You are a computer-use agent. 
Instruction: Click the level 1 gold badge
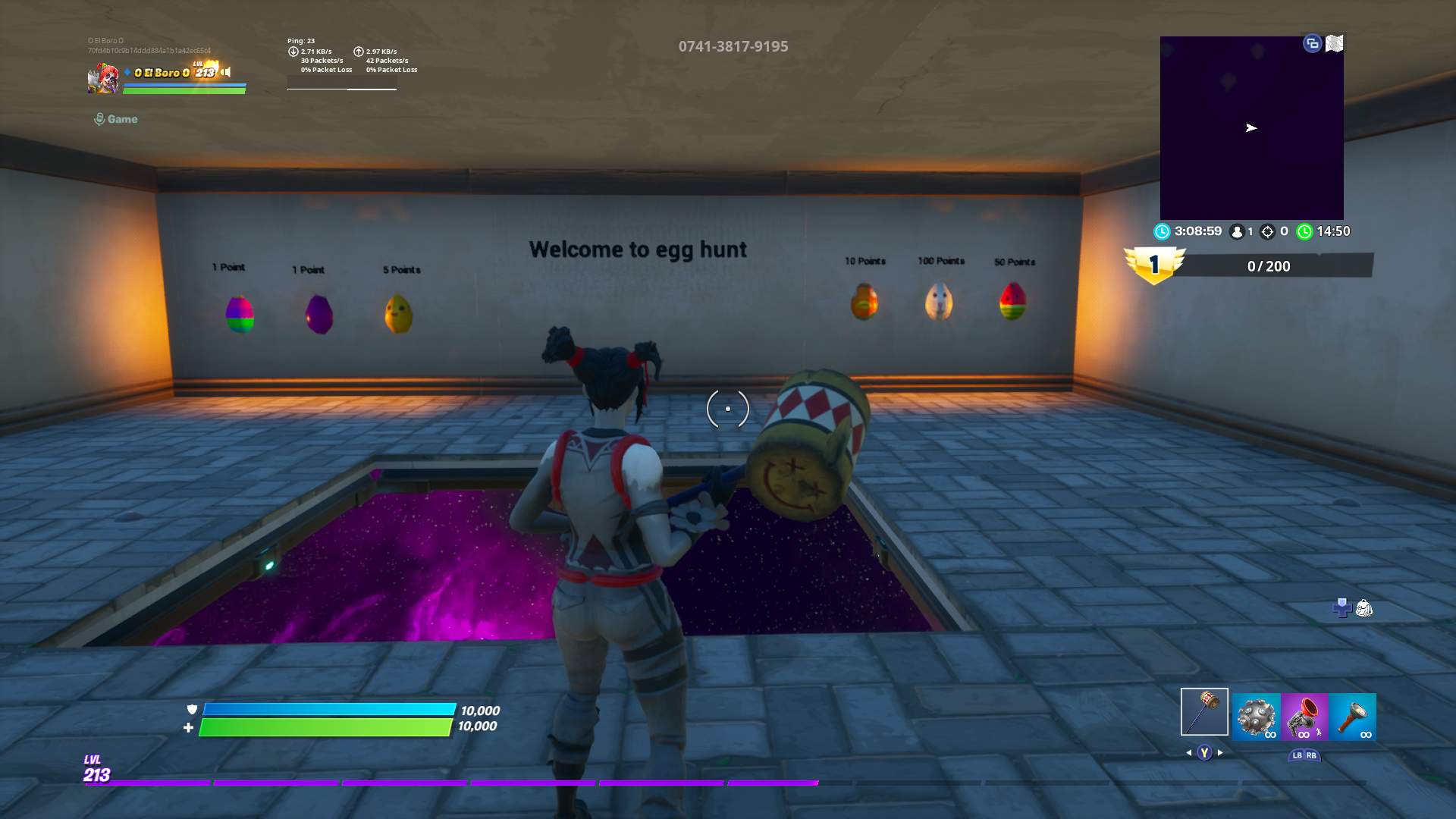[x=1154, y=264]
